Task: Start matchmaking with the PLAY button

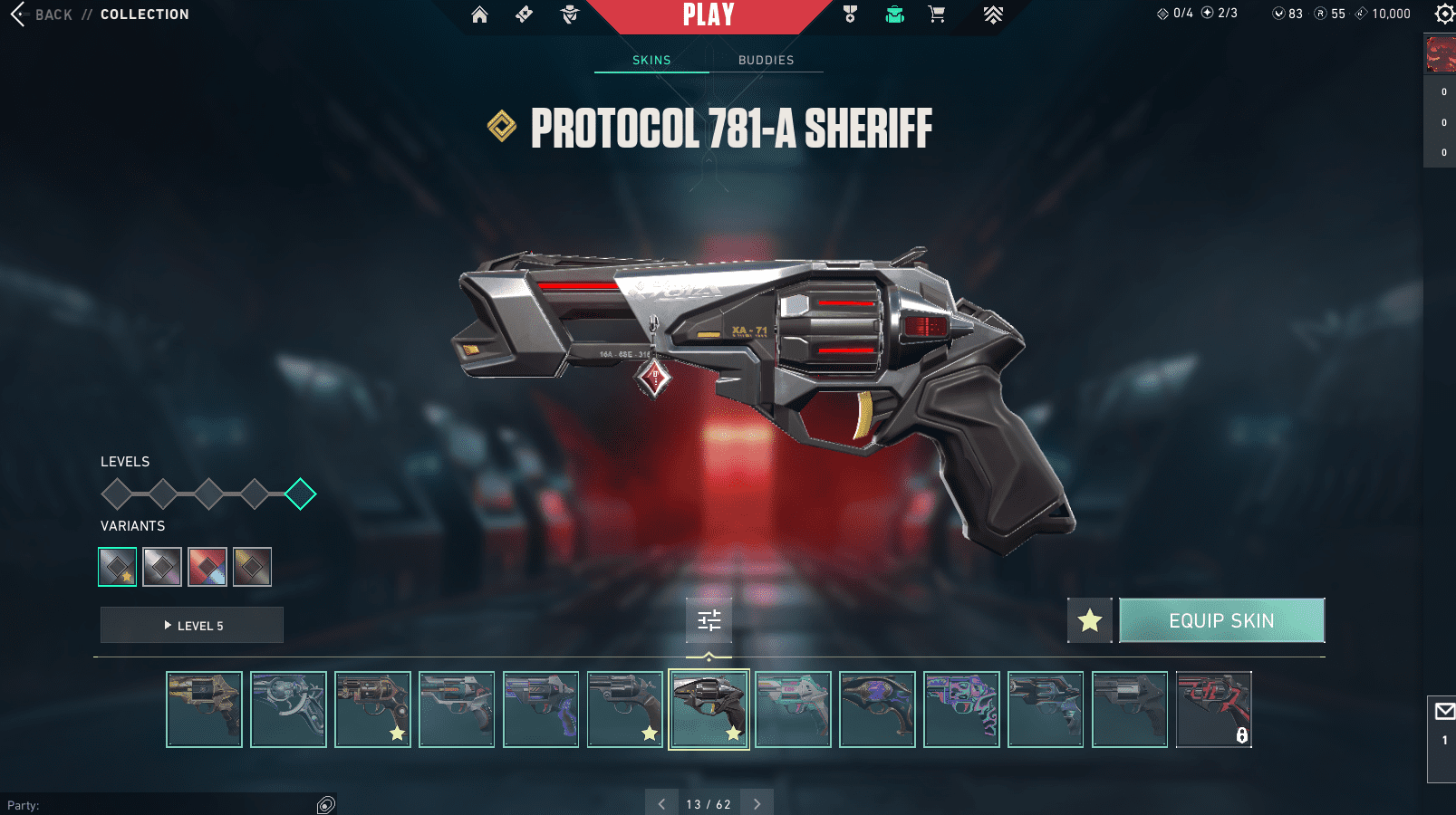Action: click(x=709, y=15)
